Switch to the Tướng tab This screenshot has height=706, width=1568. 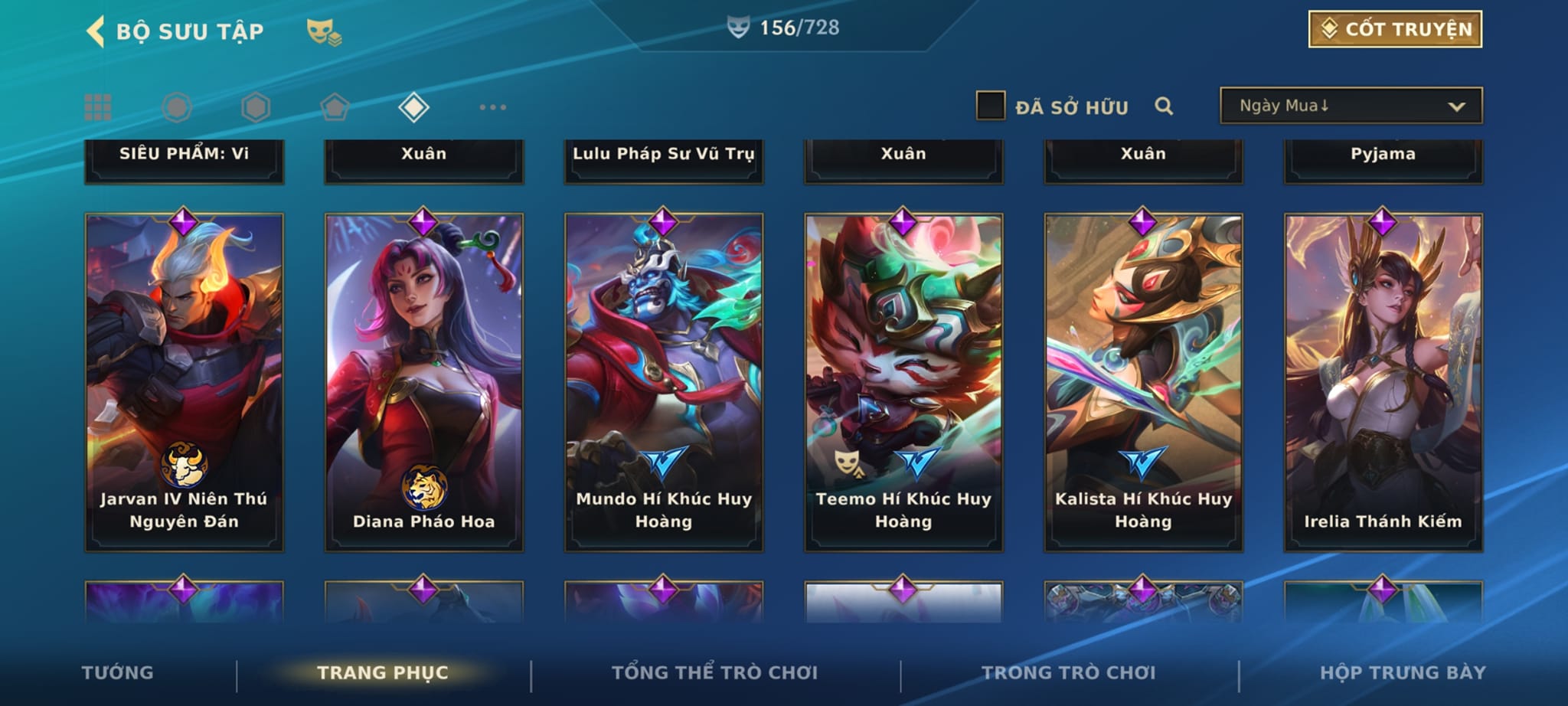117,672
